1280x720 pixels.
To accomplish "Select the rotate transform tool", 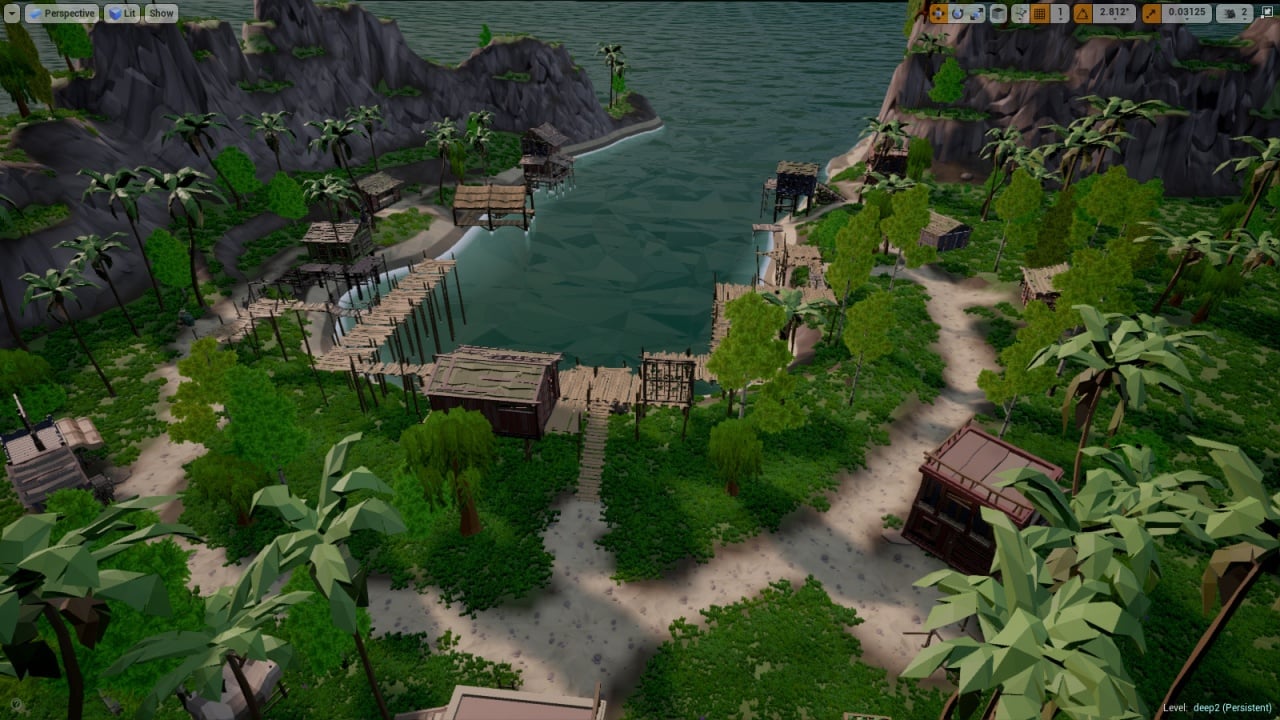I will pyautogui.click(x=957, y=13).
